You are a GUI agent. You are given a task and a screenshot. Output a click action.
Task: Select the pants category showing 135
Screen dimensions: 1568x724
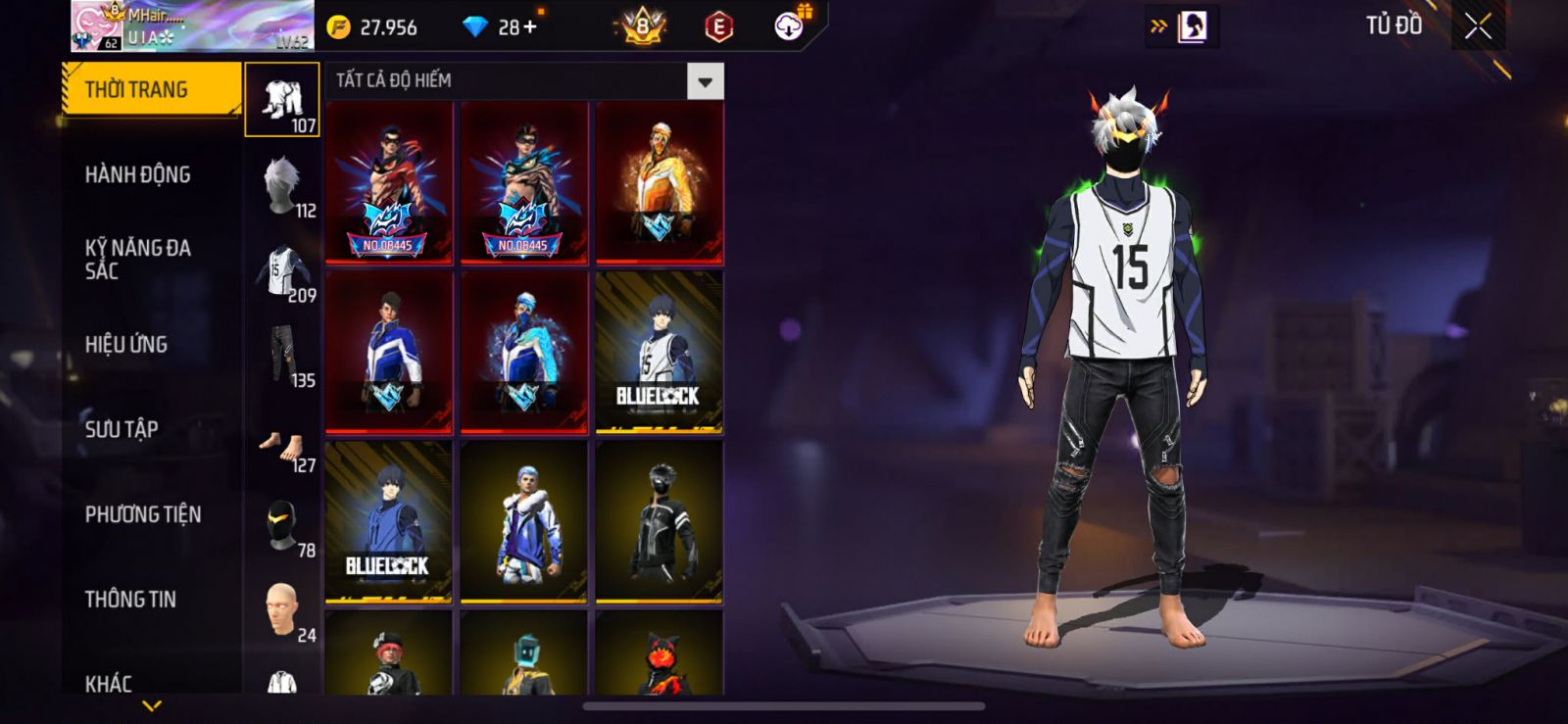pos(282,355)
